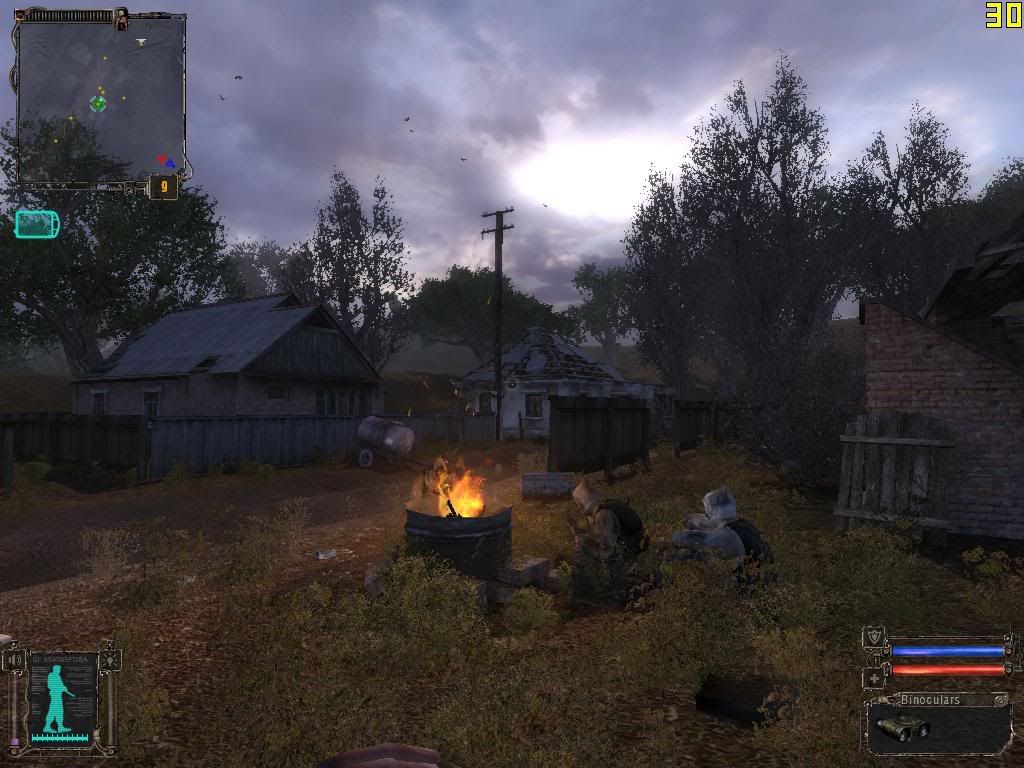The image size is (1024, 768).
Task: Click the medical cross health icon
Action: coord(873,677)
